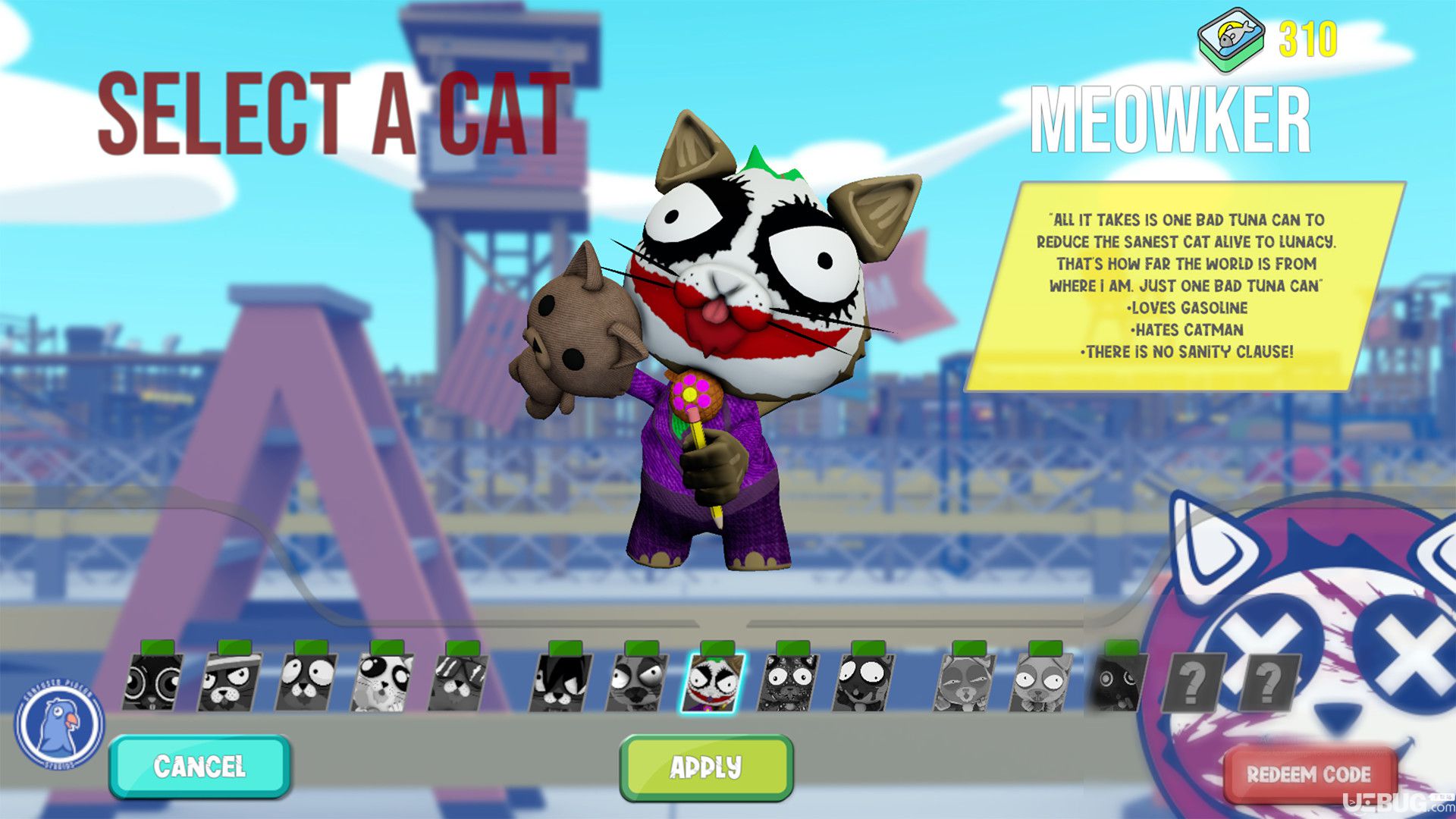The height and width of the screenshot is (819, 1456).
Task: Click the Confused Pigeon Studios logo
Action: point(60,723)
